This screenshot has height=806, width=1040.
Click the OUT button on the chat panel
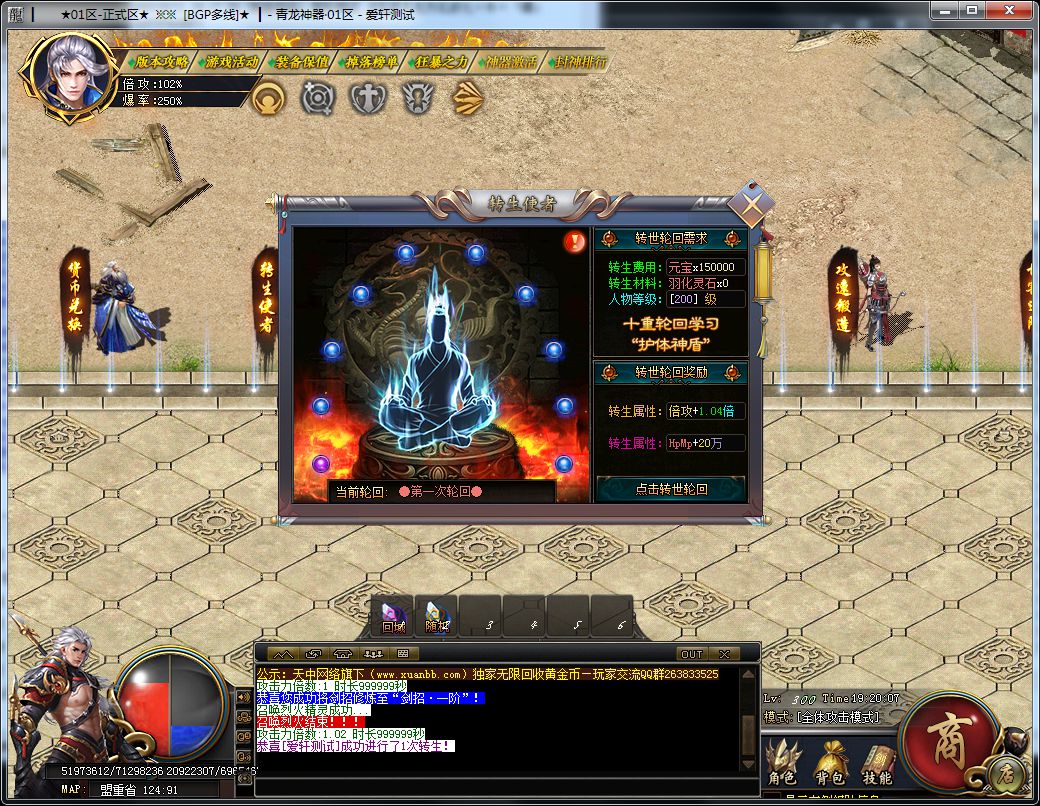tap(691, 654)
